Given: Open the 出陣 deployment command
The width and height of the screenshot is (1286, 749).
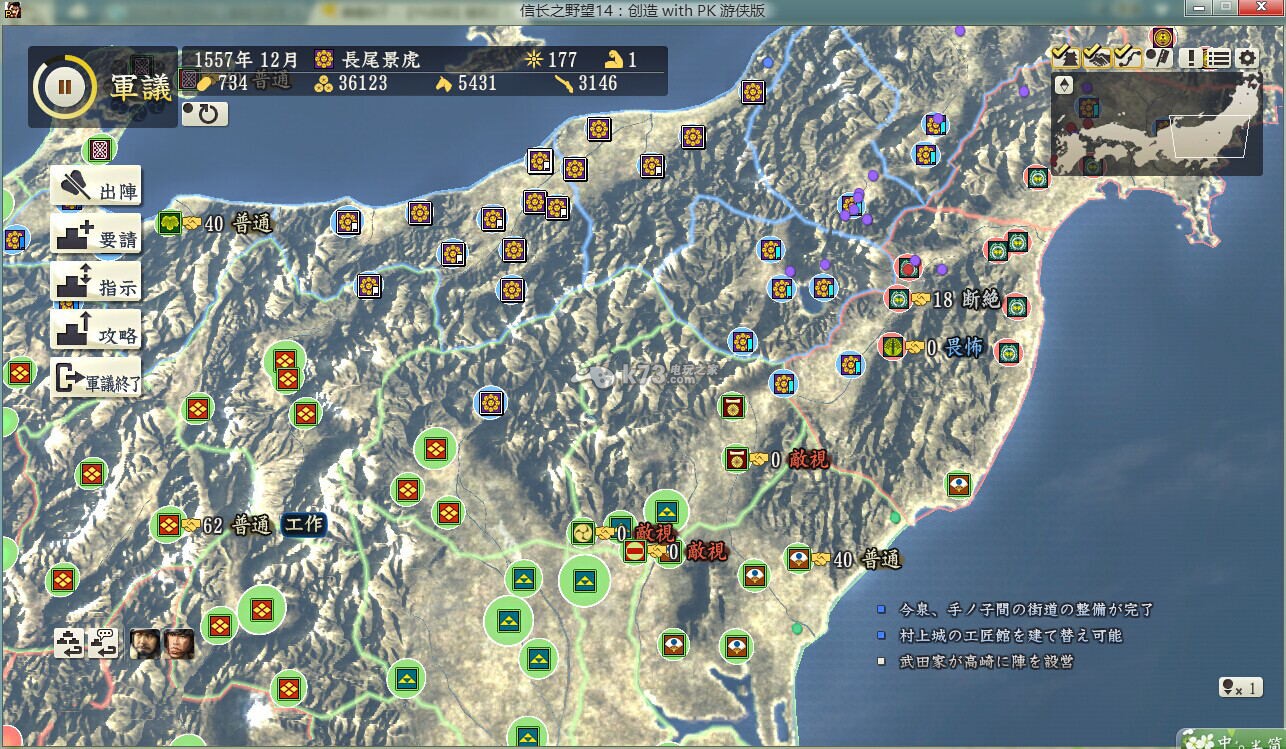Looking at the screenshot, I should (x=96, y=187).
